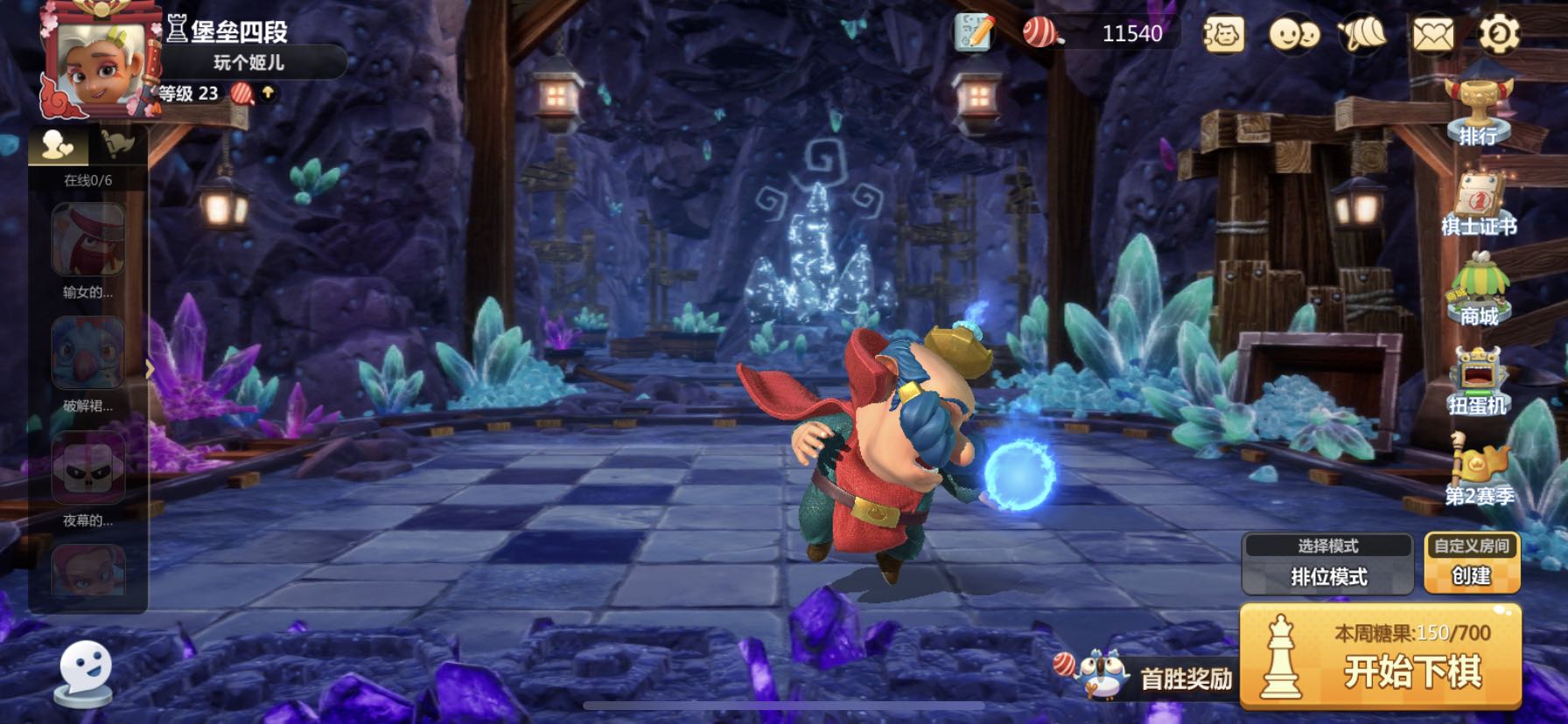Switch to the friends list tab
This screenshot has width=1568, height=724.
[59, 145]
